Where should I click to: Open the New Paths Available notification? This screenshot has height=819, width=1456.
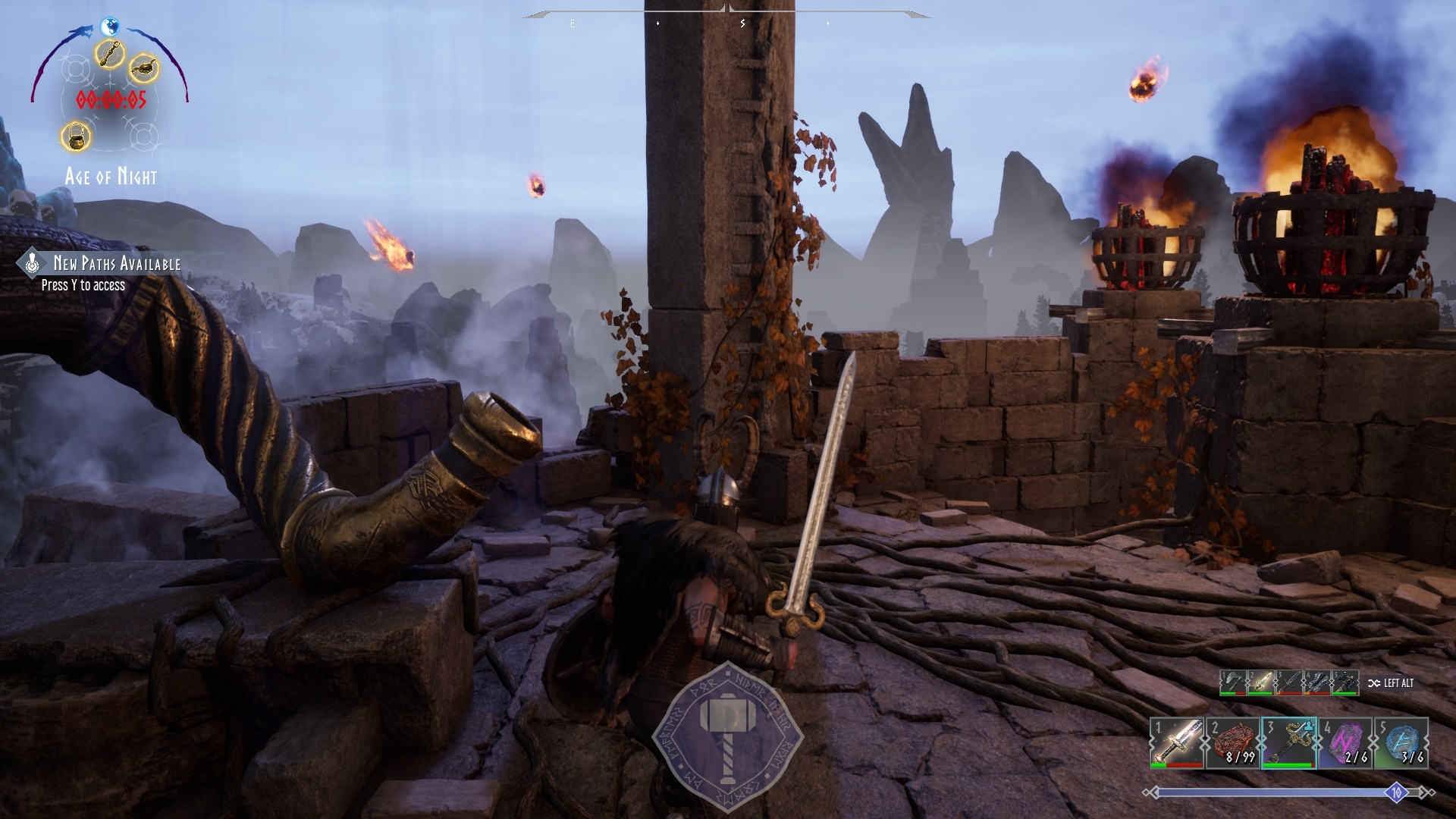tap(106, 272)
